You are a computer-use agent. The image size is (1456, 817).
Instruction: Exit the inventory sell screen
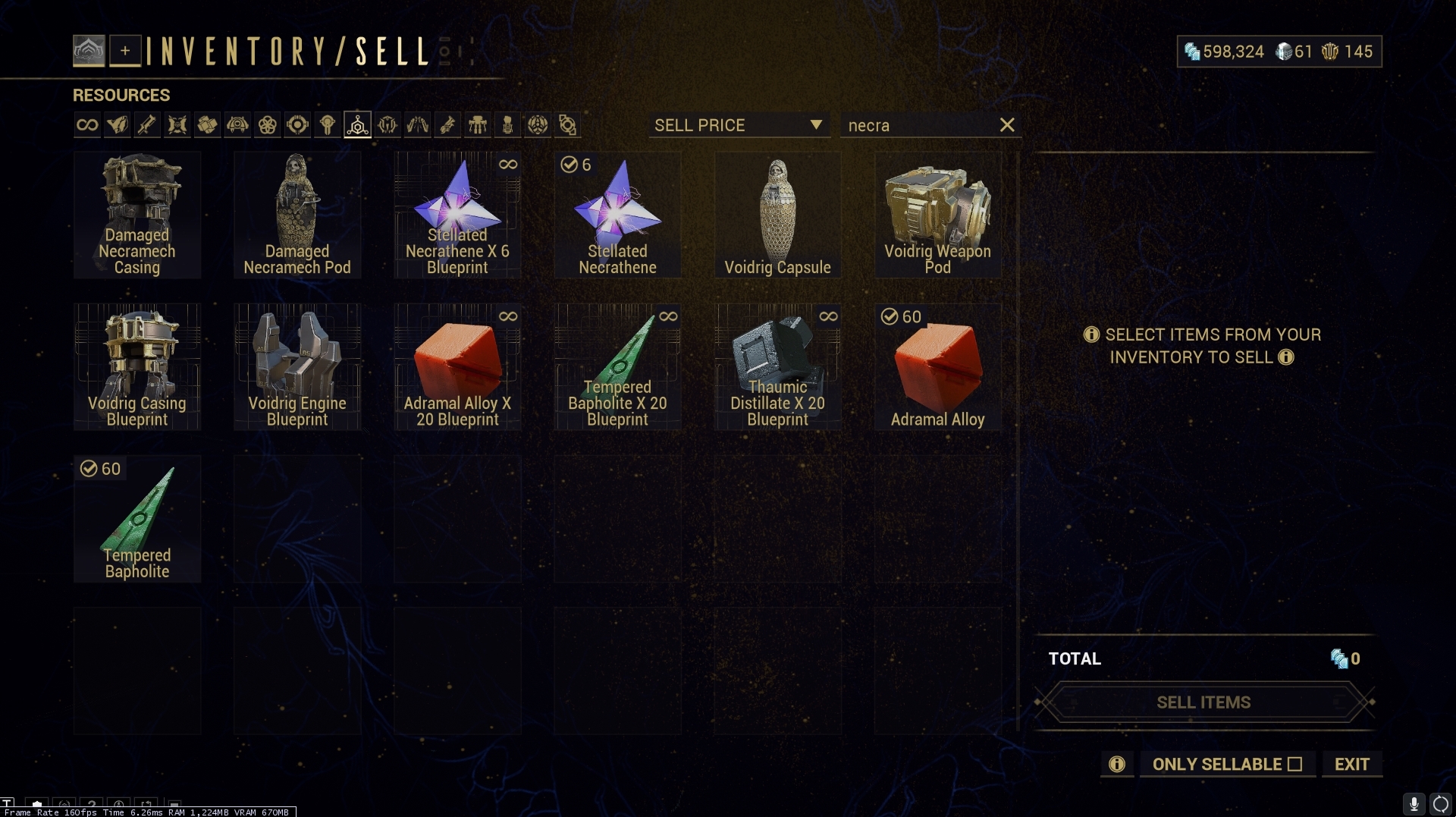[1351, 765]
